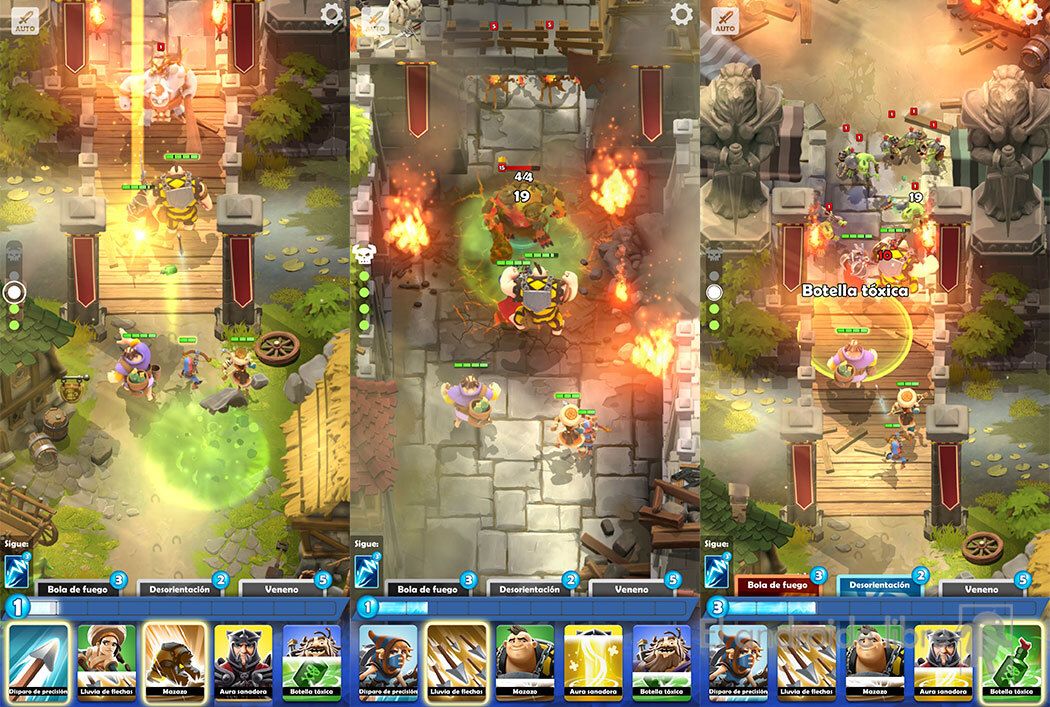Choose Aura sanadora knight card in right screenshot
The height and width of the screenshot is (707, 1050).
(x=943, y=659)
